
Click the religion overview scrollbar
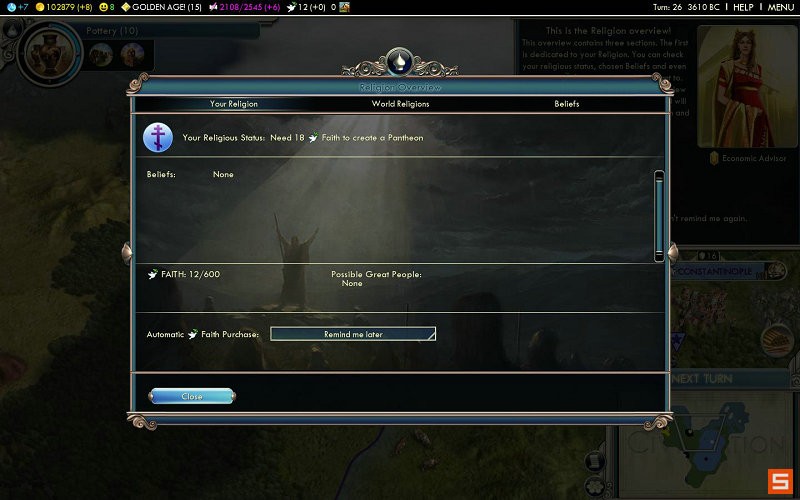click(659, 215)
